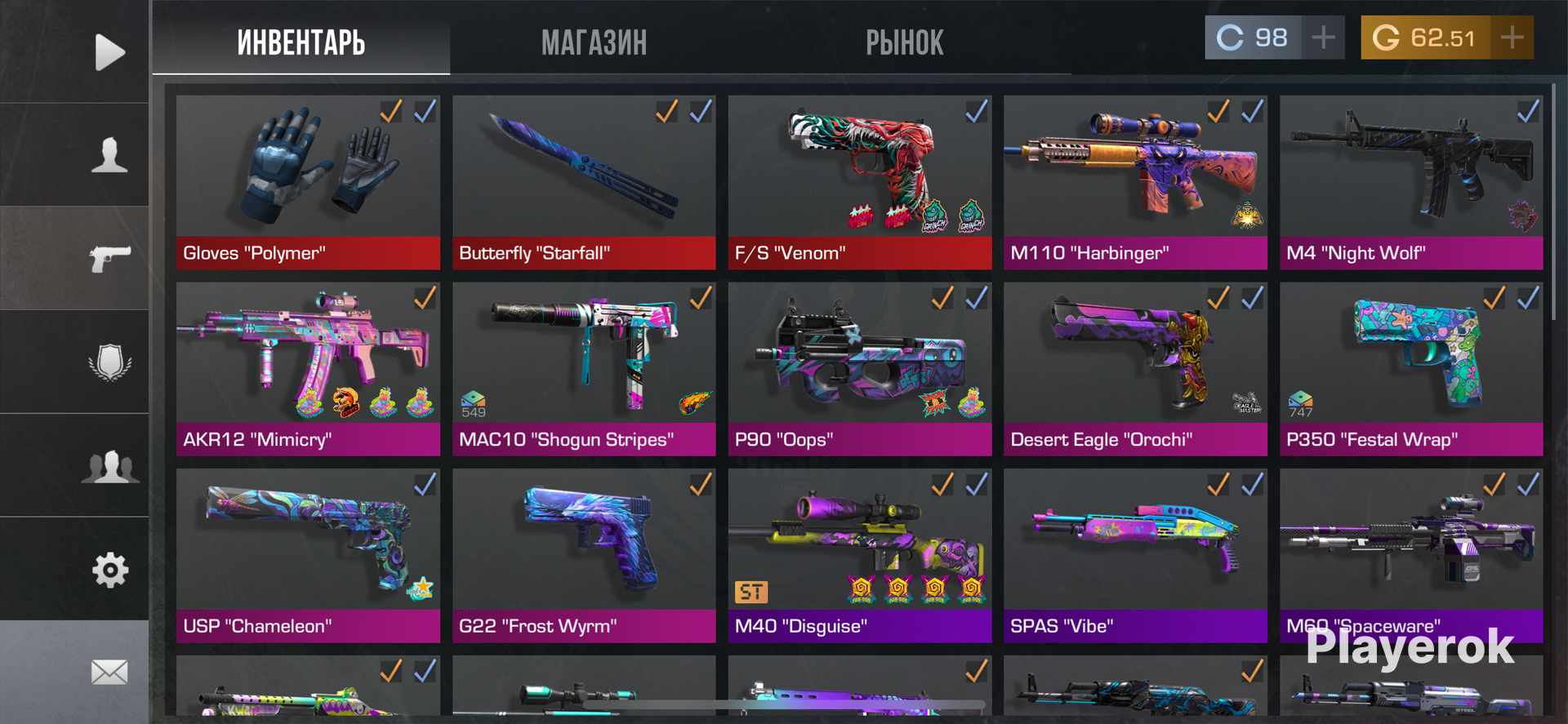The width and height of the screenshot is (1568, 724).
Task: Select the M40 "Disguise" sniper
Action: [860, 555]
